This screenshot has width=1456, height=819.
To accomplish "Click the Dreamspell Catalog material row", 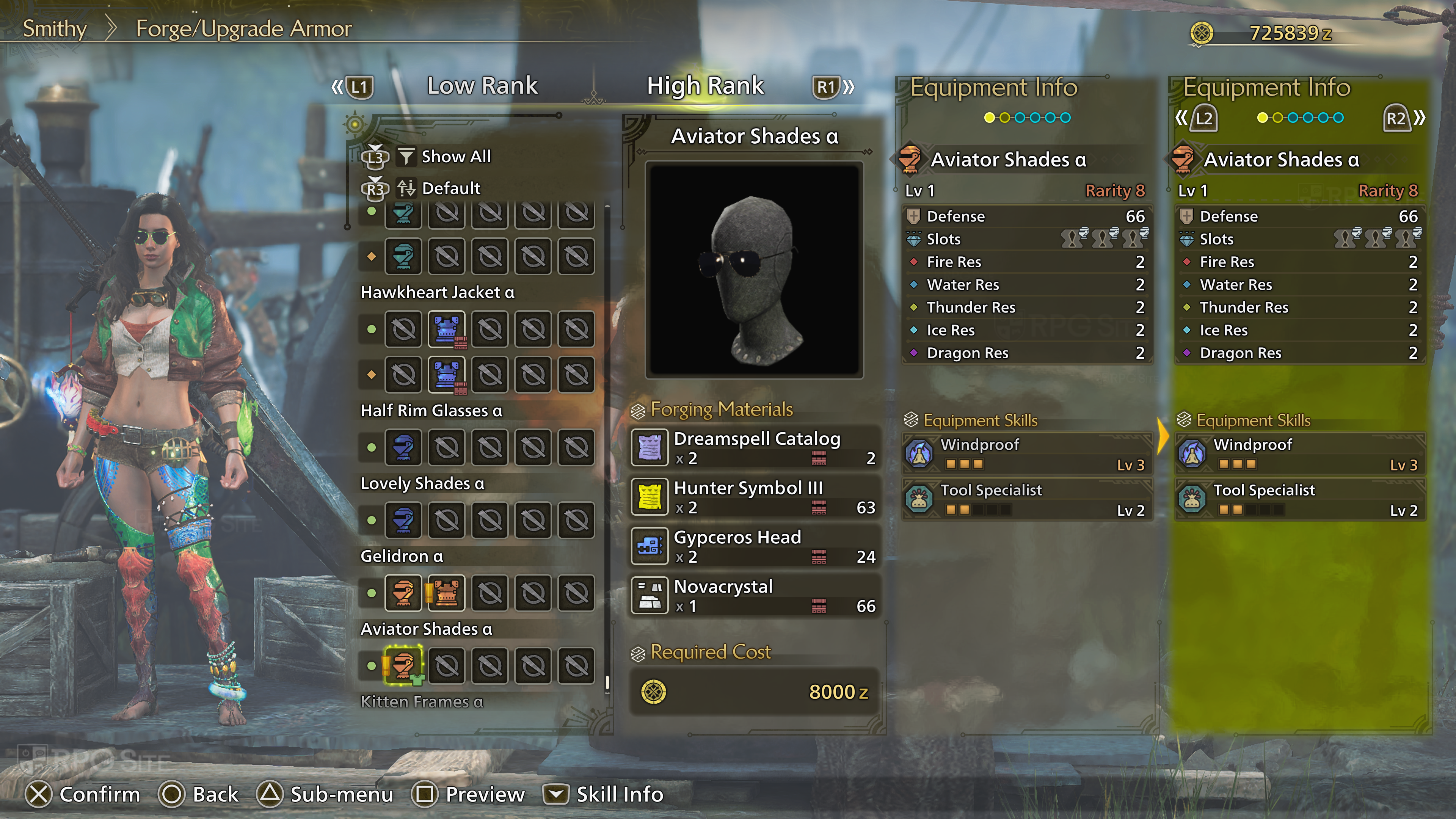I will (x=755, y=448).
